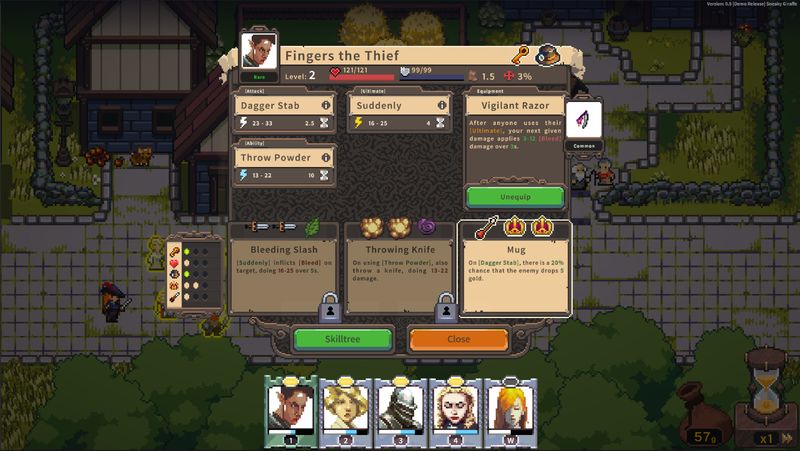800x451 pixels.
Task: Toggle the x1 game speed control
Action: click(x=766, y=438)
